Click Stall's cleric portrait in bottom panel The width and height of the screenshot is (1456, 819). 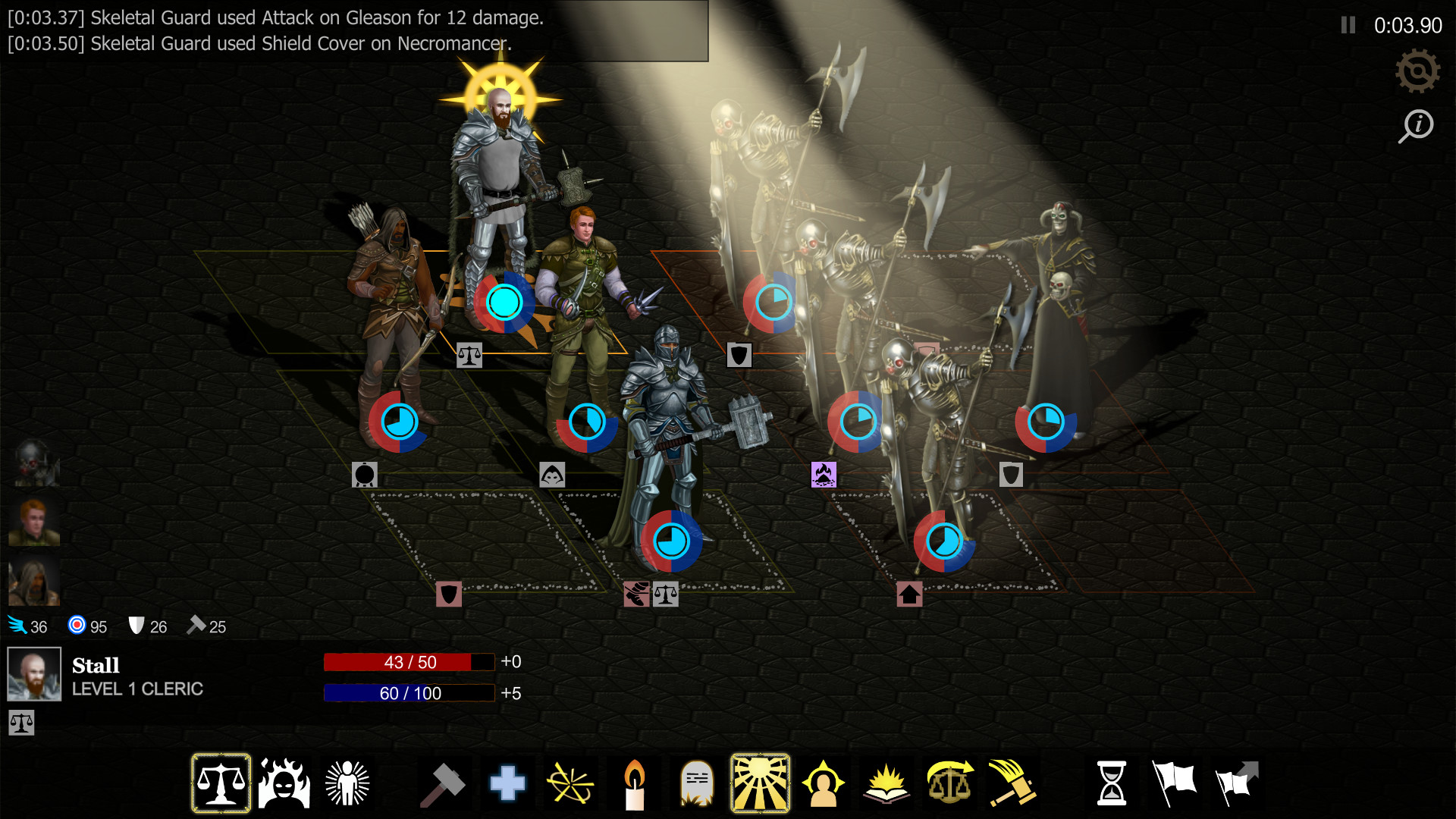34,673
